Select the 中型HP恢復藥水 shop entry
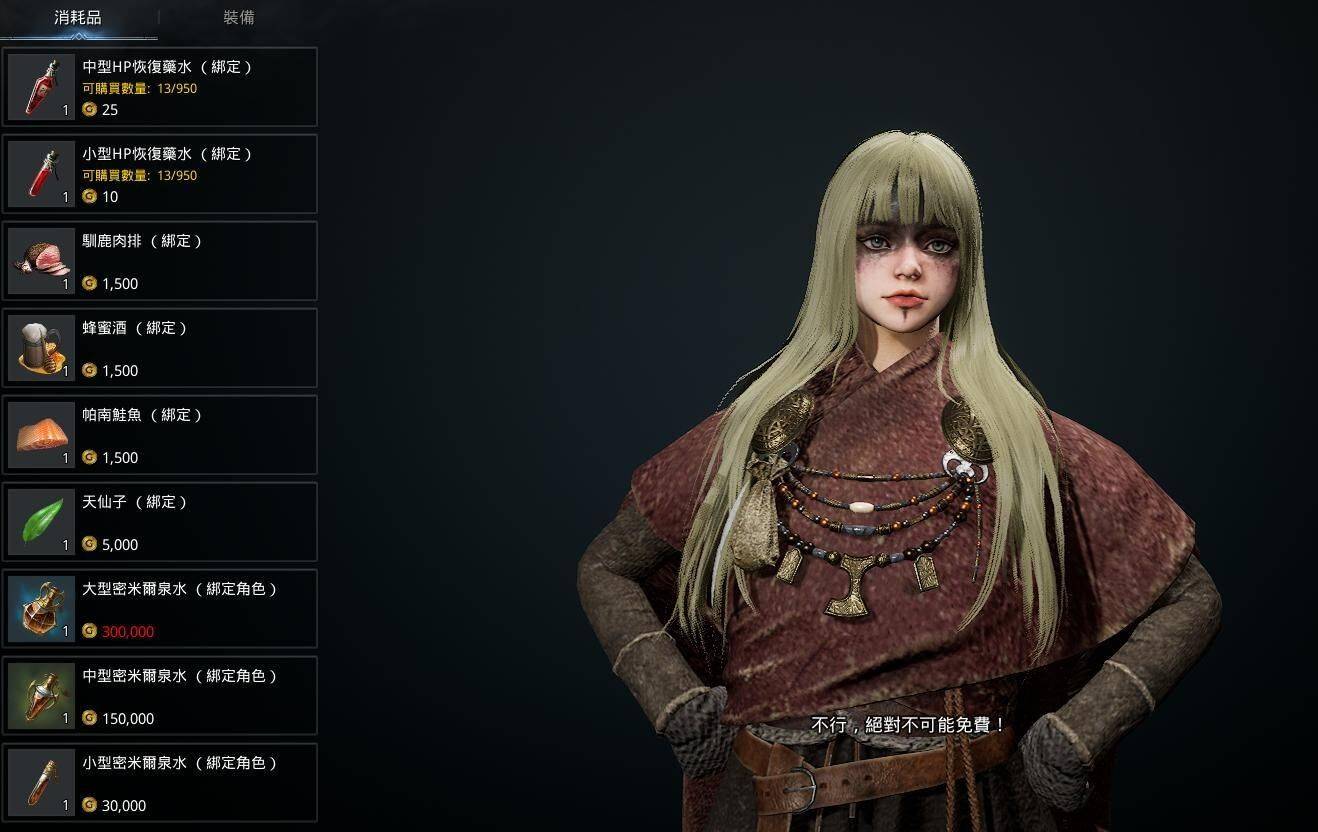 pos(160,87)
